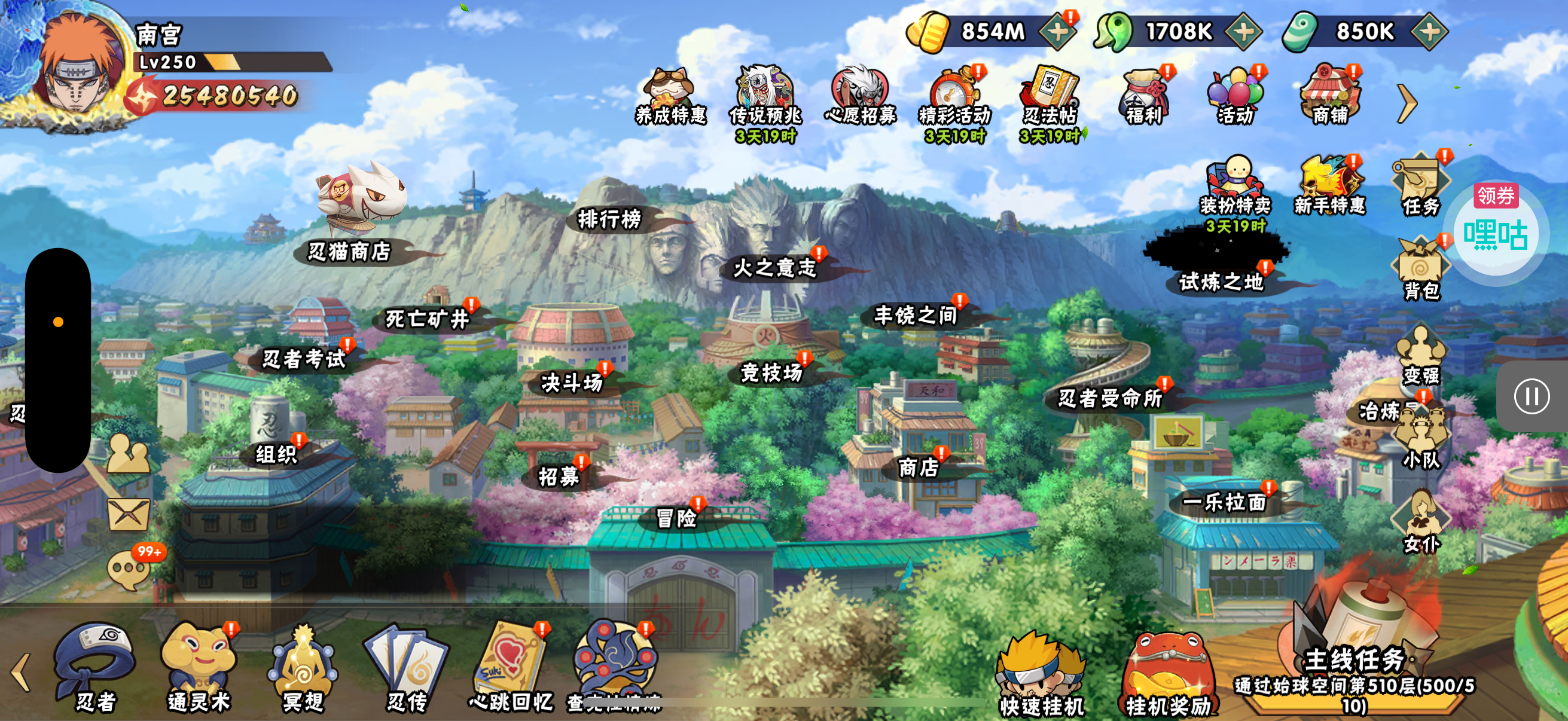Open the 背包 backpack
This screenshot has width=1568, height=721.
click(x=1421, y=271)
